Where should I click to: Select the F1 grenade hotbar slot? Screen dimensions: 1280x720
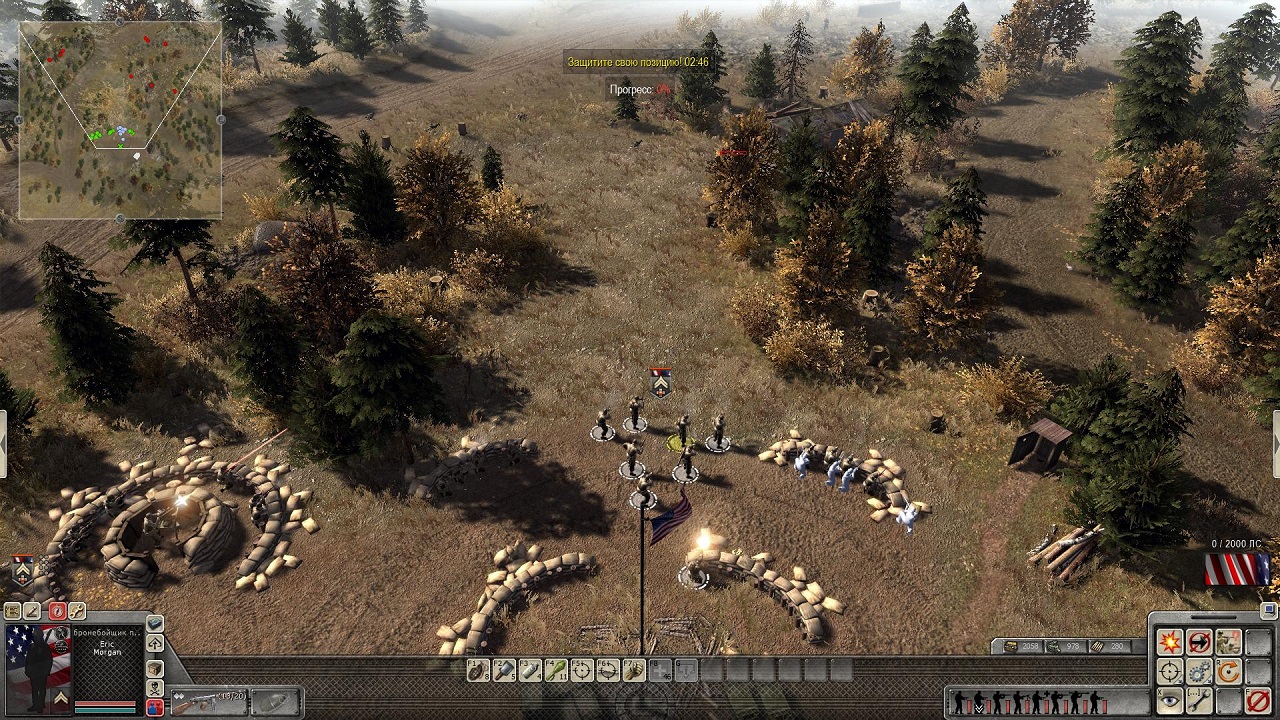pos(478,670)
